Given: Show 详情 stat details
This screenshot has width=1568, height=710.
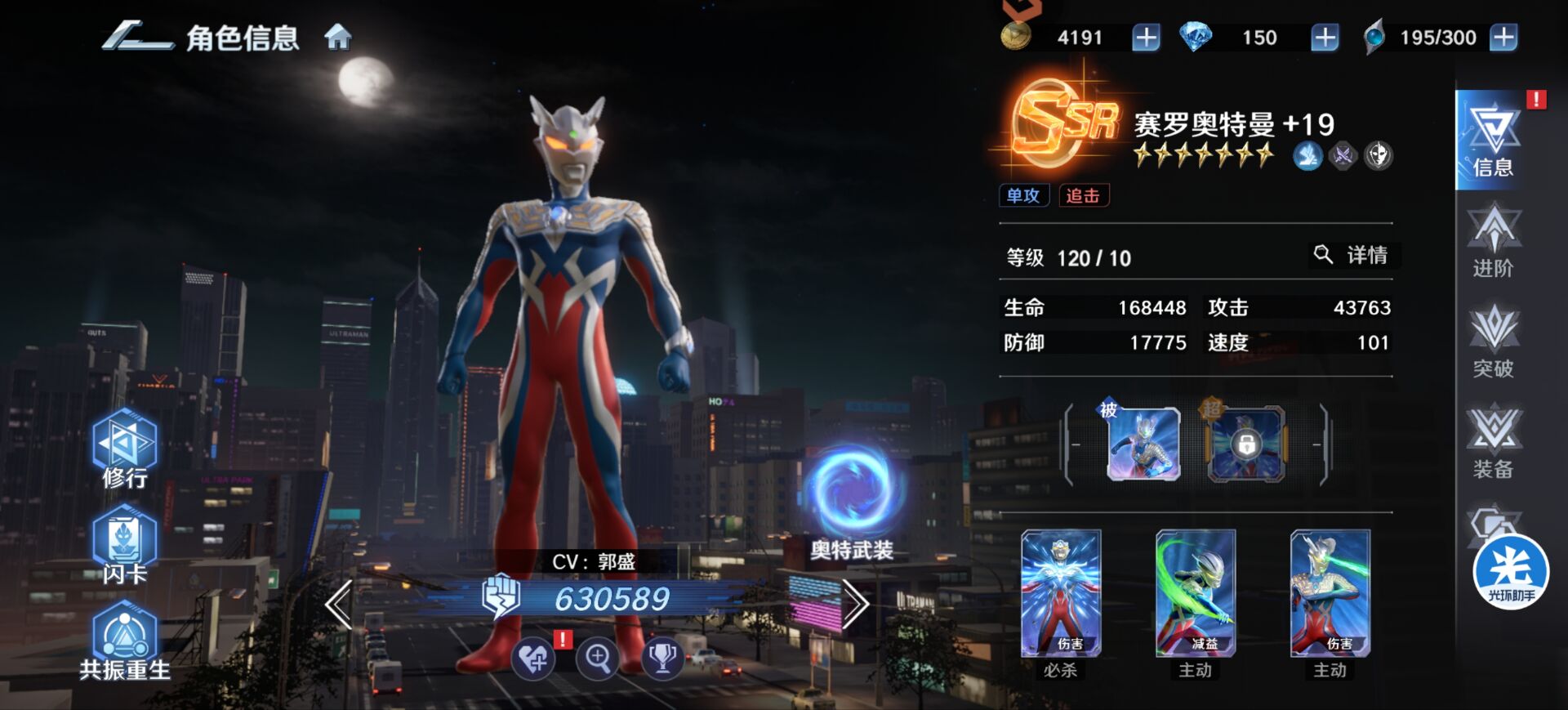Looking at the screenshot, I should coord(1354,255).
